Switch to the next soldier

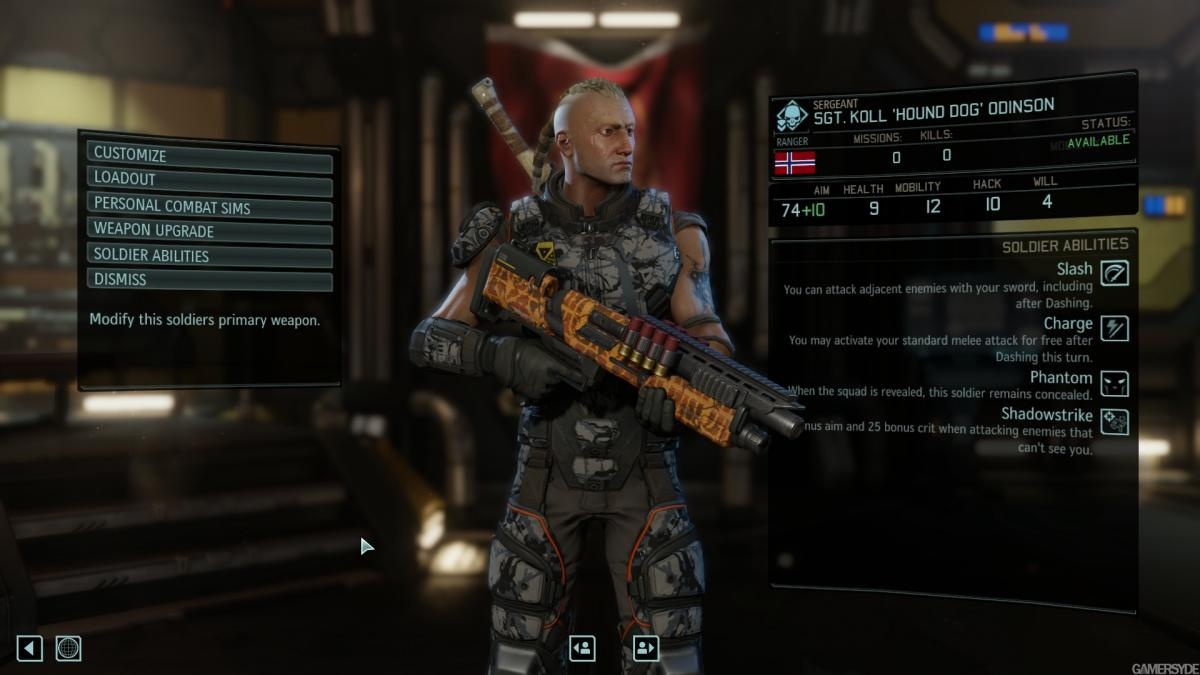point(646,648)
